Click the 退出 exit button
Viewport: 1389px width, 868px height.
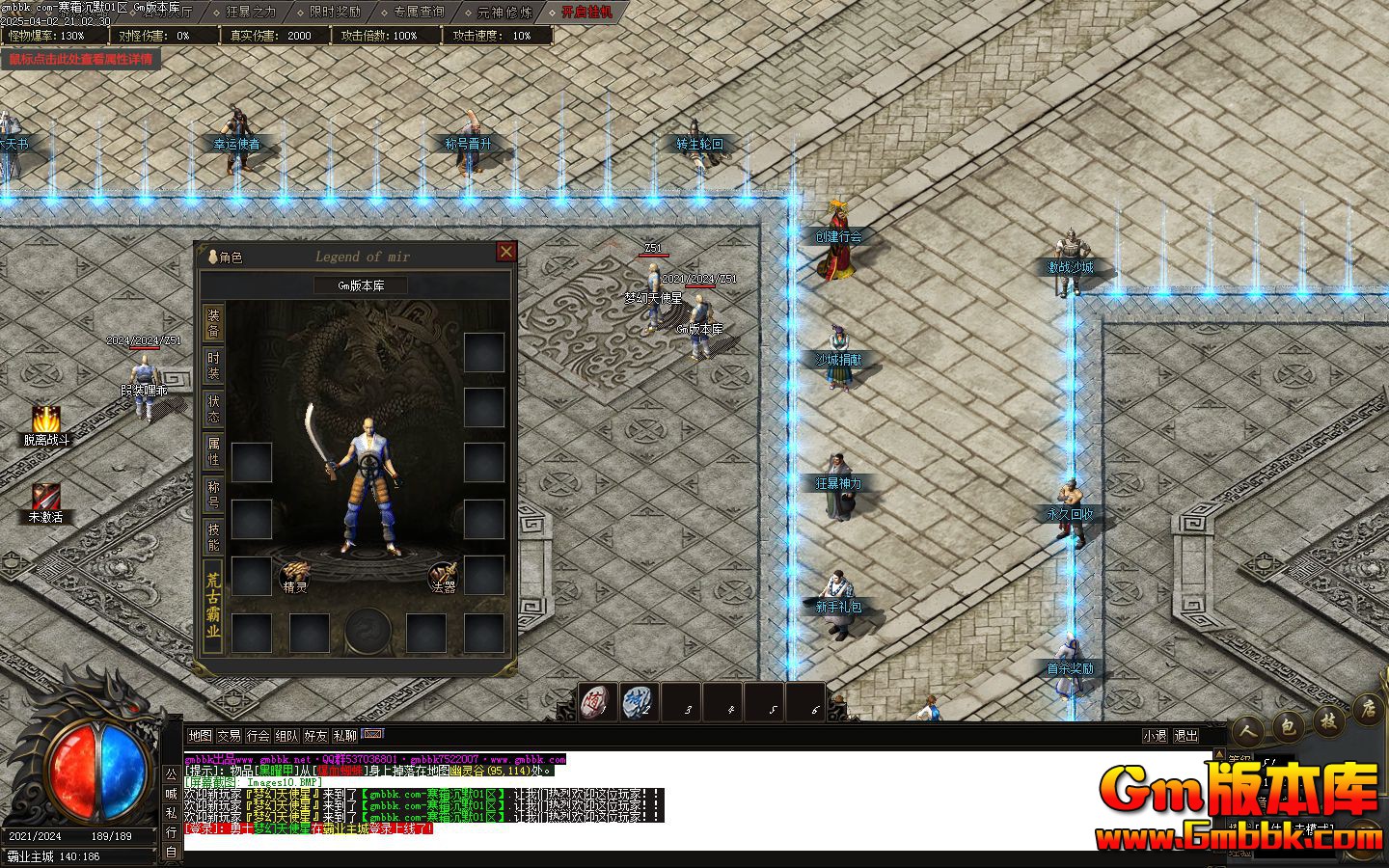click(x=1185, y=736)
